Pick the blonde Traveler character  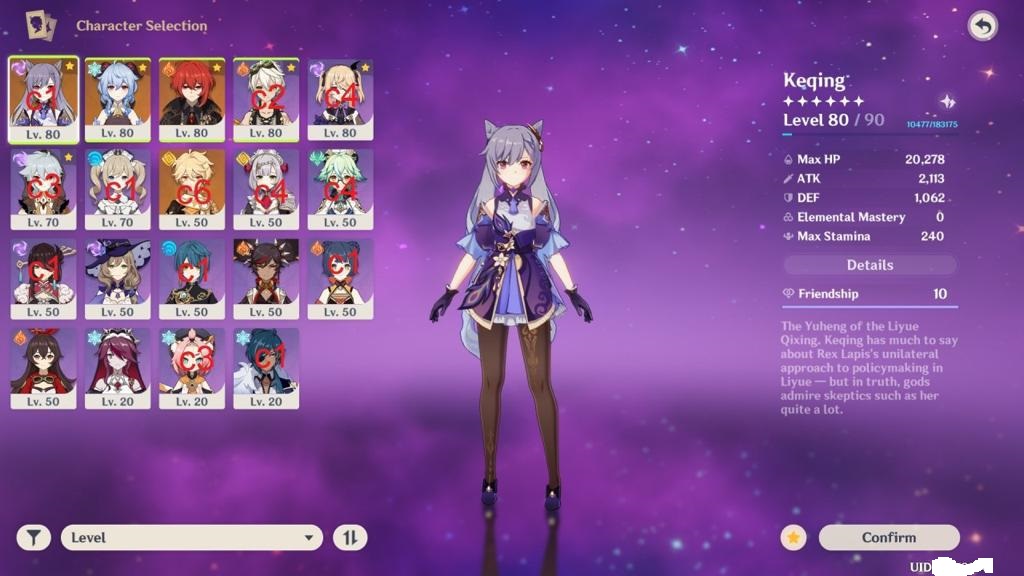coord(192,187)
